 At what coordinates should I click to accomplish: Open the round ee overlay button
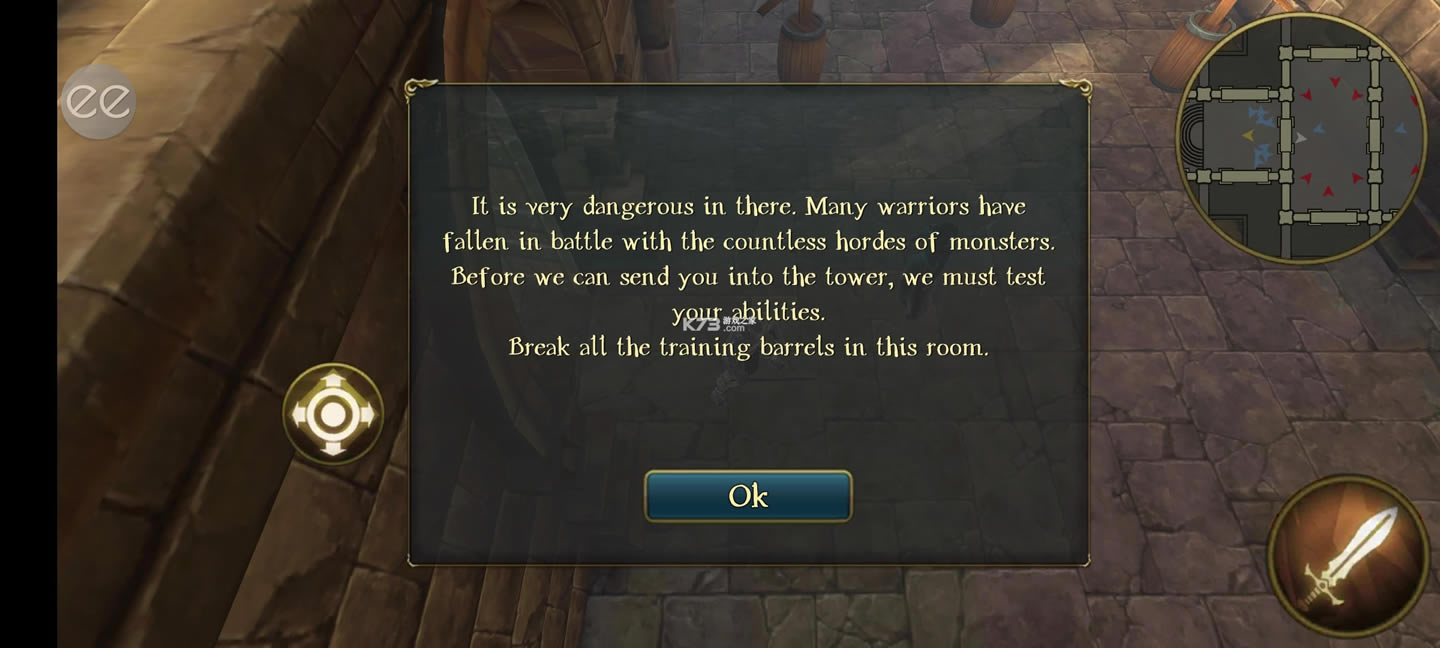(98, 101)
